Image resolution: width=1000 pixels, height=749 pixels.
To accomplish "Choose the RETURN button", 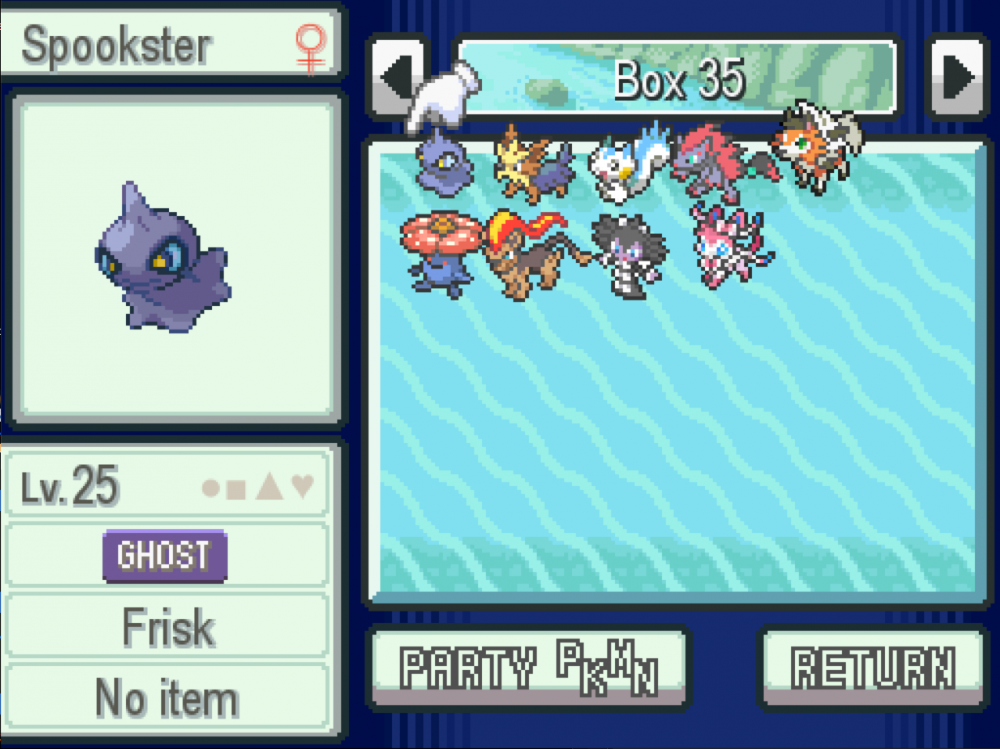I will click(872, 668).
